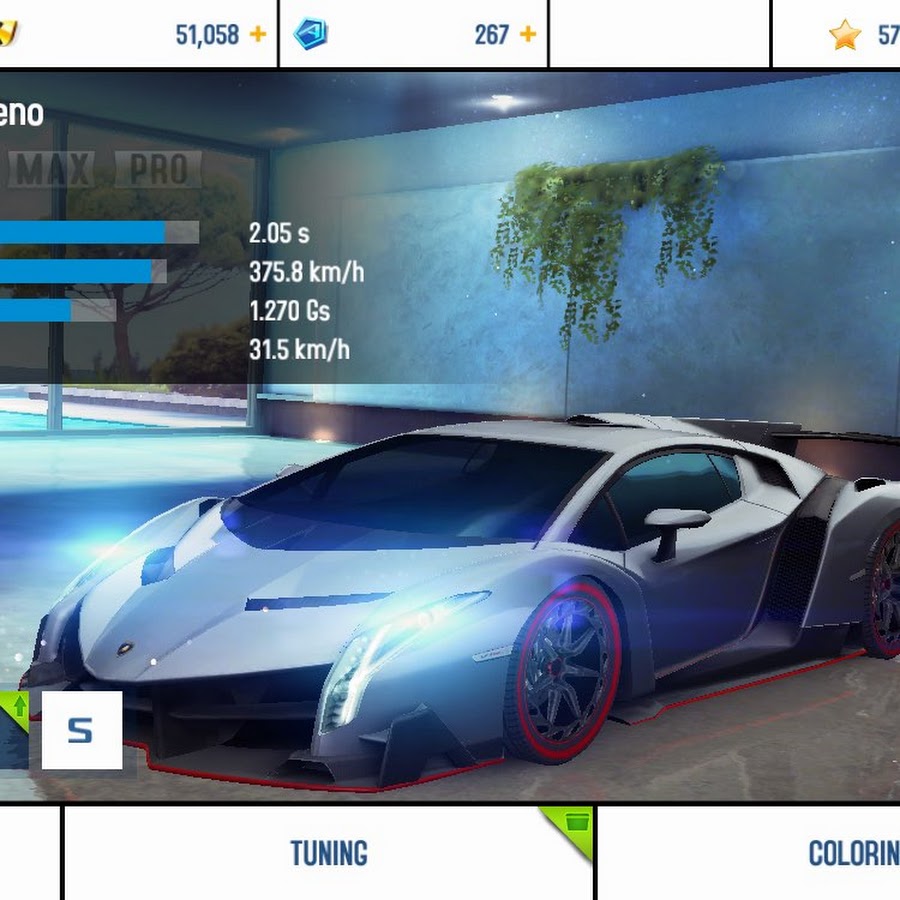This screenshot has width=900, height=900.
Task: Click the S class badge
Action: pos(81,730)
